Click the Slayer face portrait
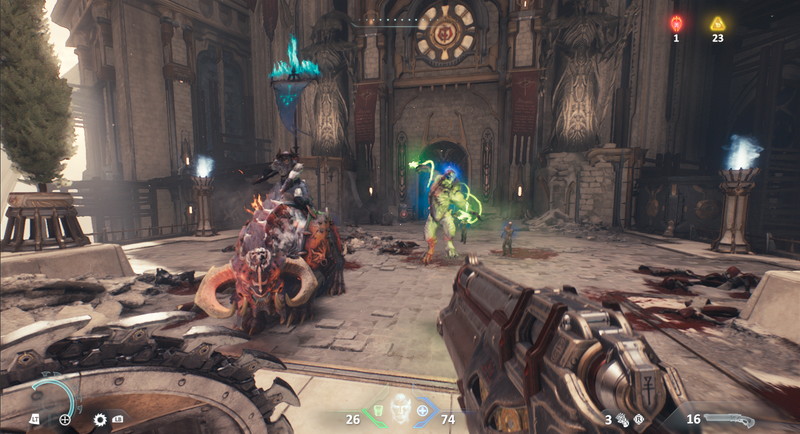 (x=400, y=408)
